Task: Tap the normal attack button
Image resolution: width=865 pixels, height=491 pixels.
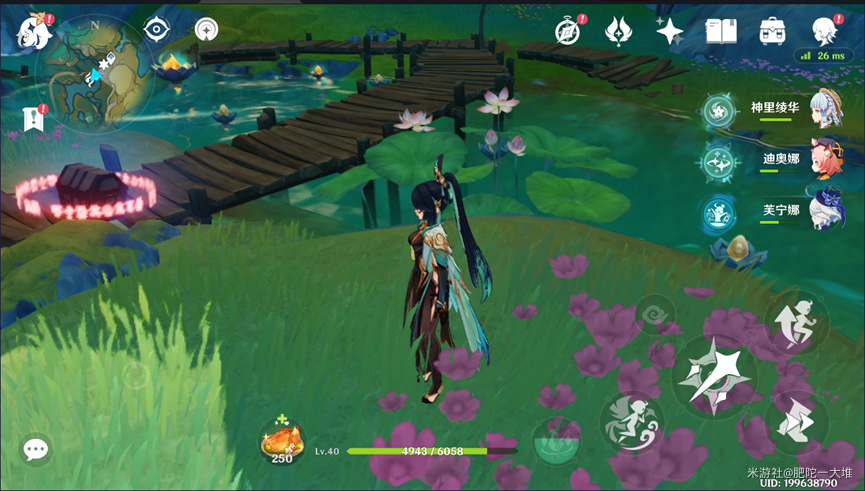Action: [x=713, y=377]
